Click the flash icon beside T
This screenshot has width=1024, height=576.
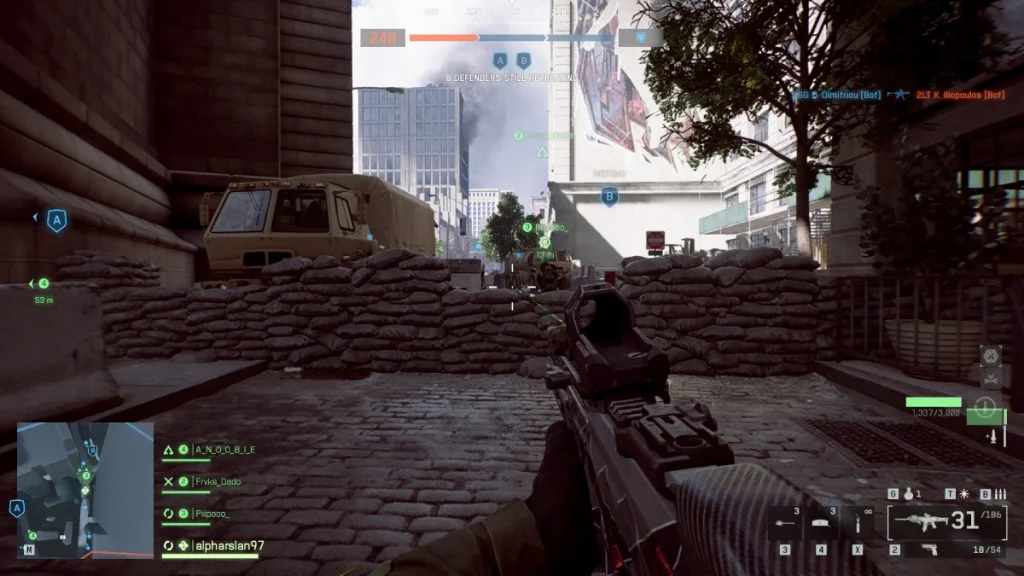coord(964,494)
